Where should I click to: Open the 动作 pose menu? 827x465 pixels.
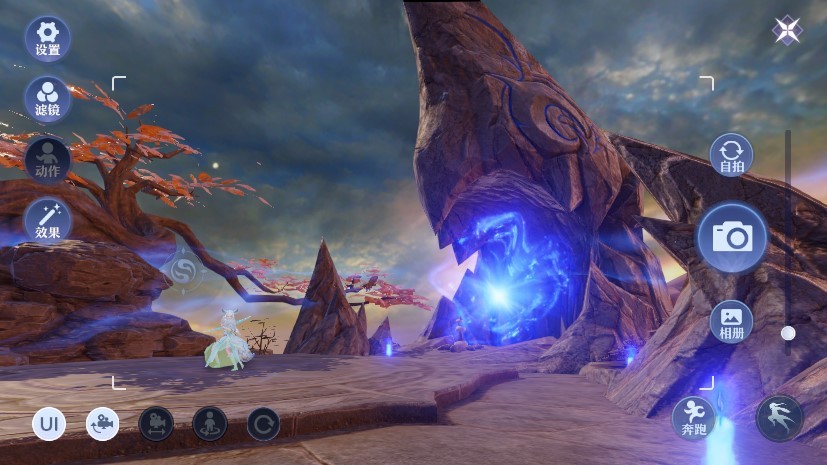point(47,159)
